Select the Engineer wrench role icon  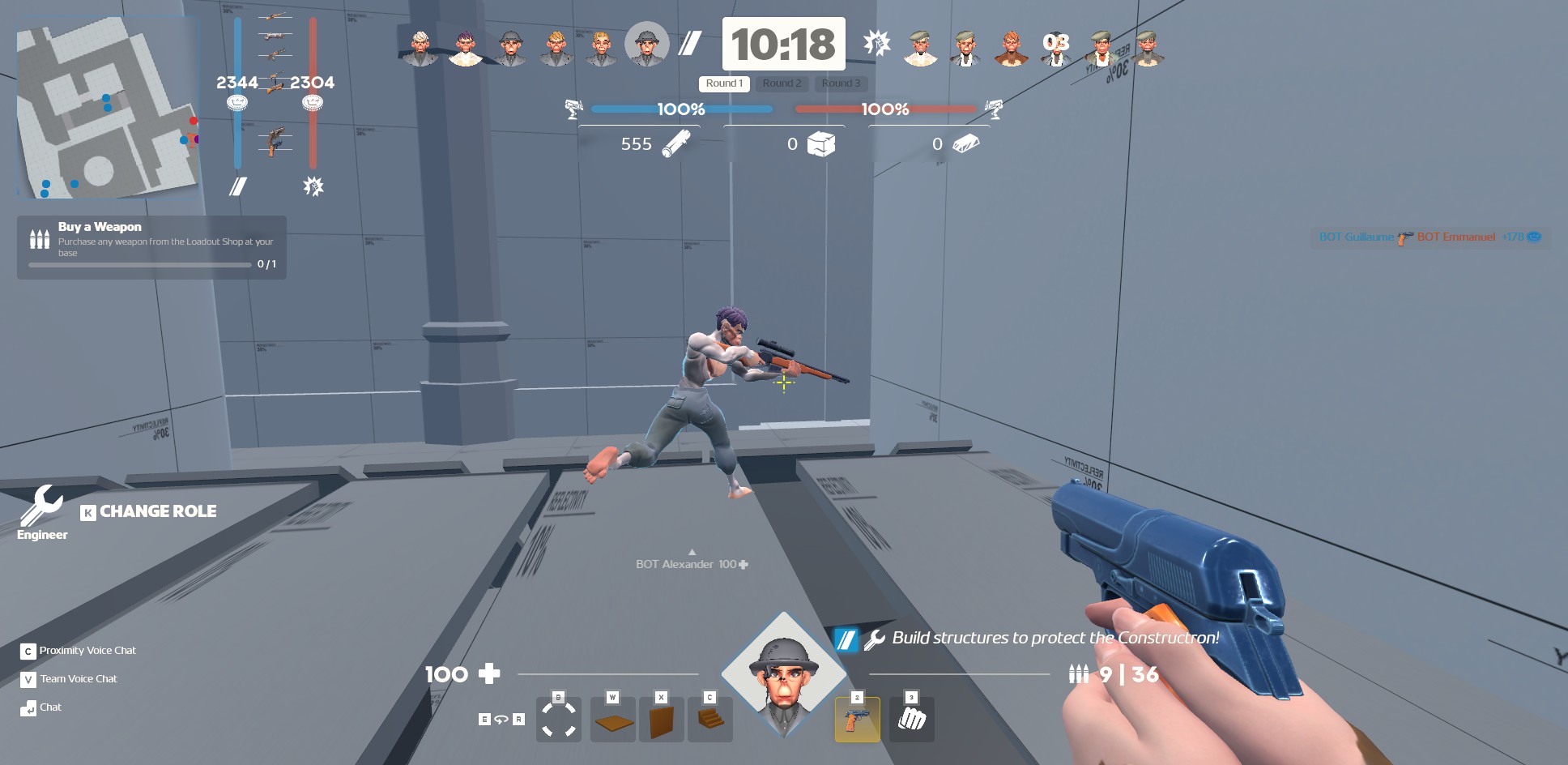click(x=41, y=506)
